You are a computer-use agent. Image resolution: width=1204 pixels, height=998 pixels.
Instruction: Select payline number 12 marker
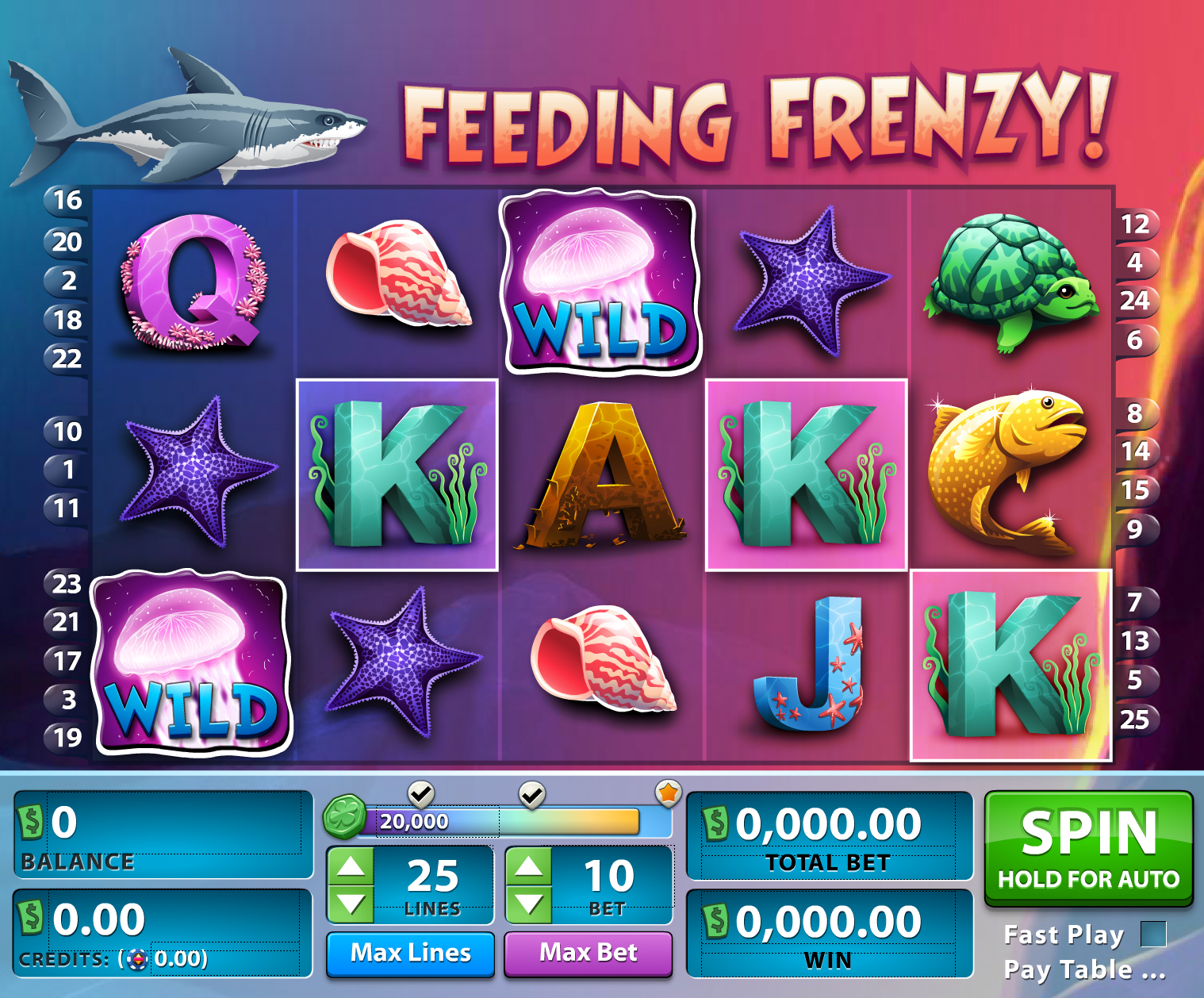point(1135,225)
